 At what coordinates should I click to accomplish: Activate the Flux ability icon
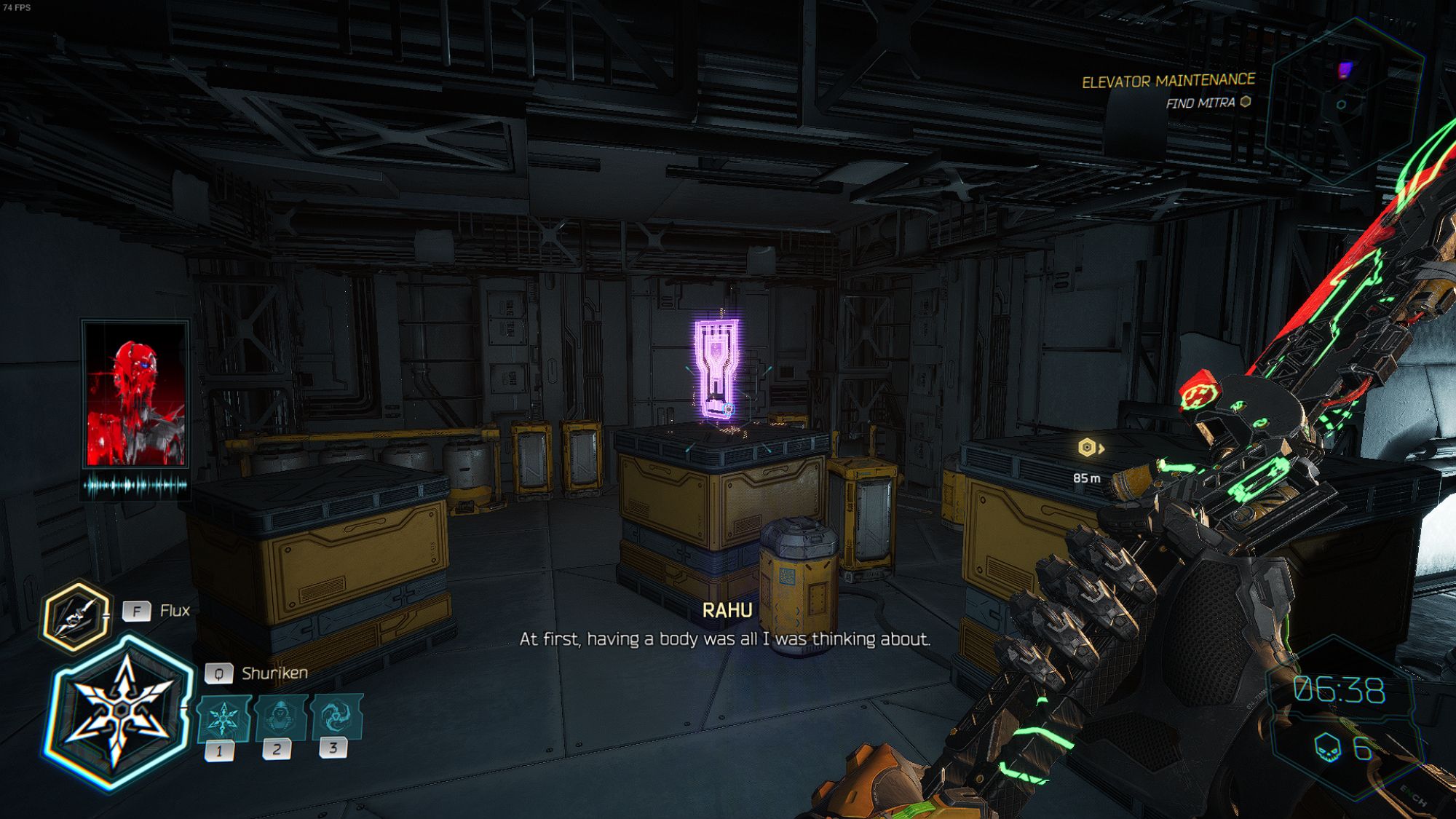(x=76, y=616)
